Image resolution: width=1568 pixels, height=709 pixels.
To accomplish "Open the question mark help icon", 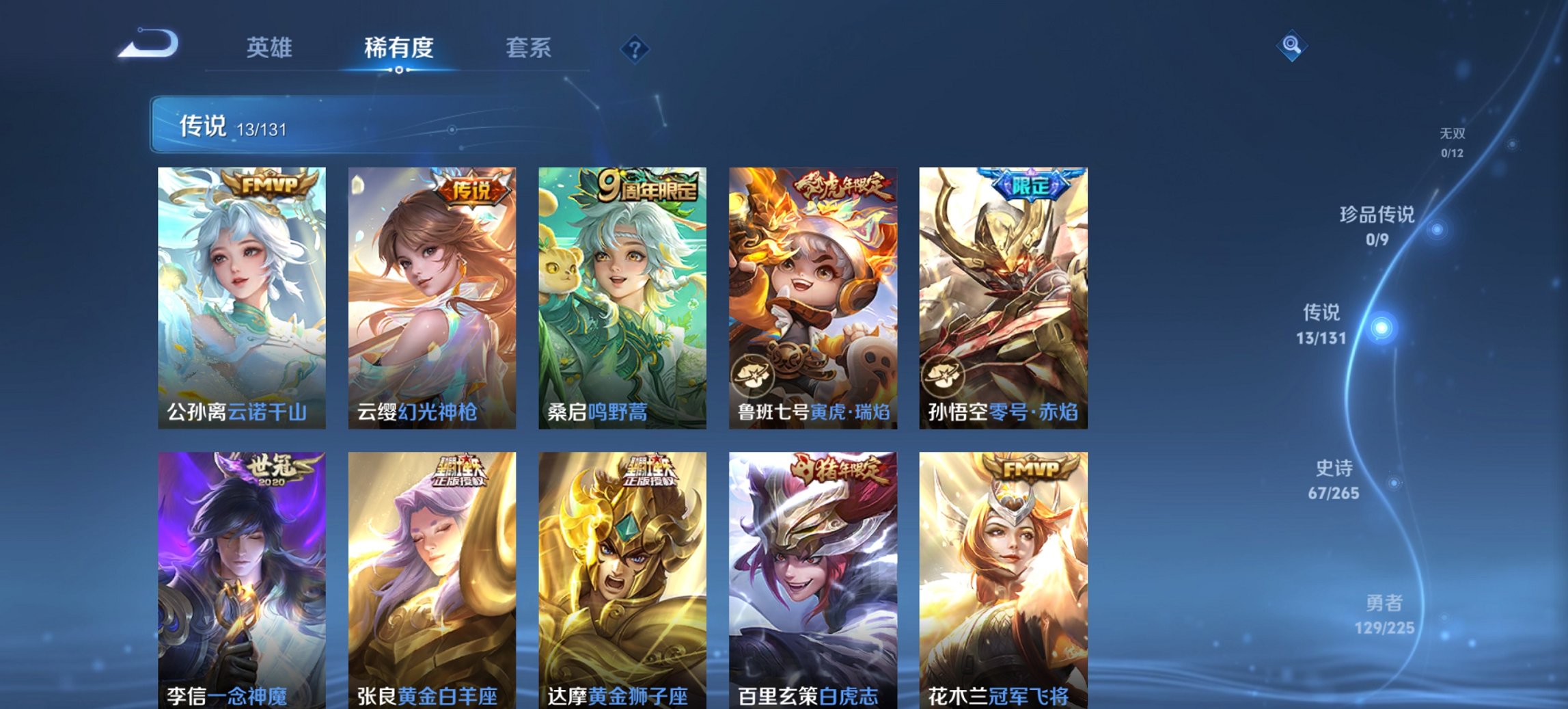I will (x=633, y=46).
